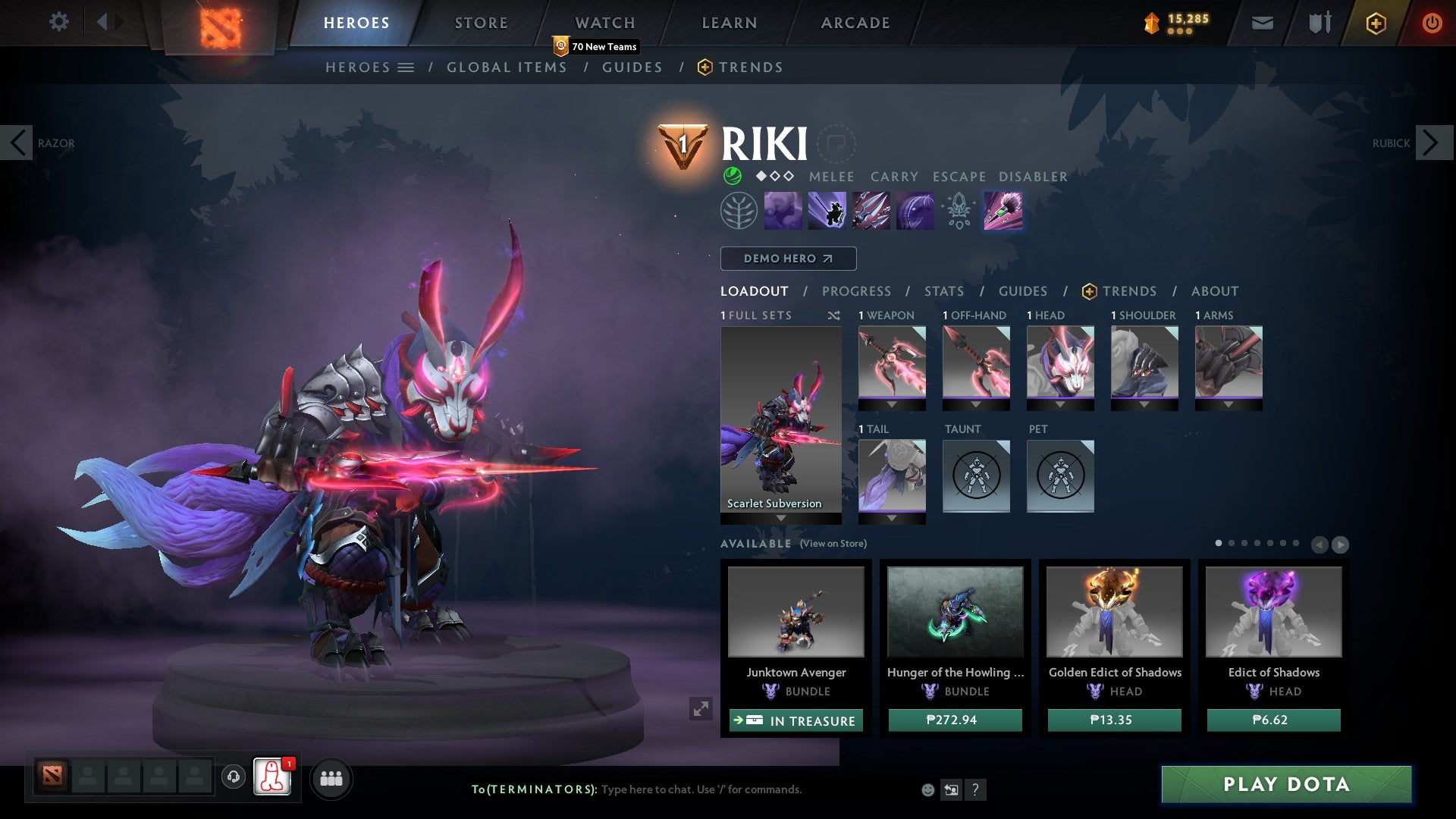This screenshot has height=819, width=1456.
Task: Switch to the STATS tab
Action: click(943, 291)
